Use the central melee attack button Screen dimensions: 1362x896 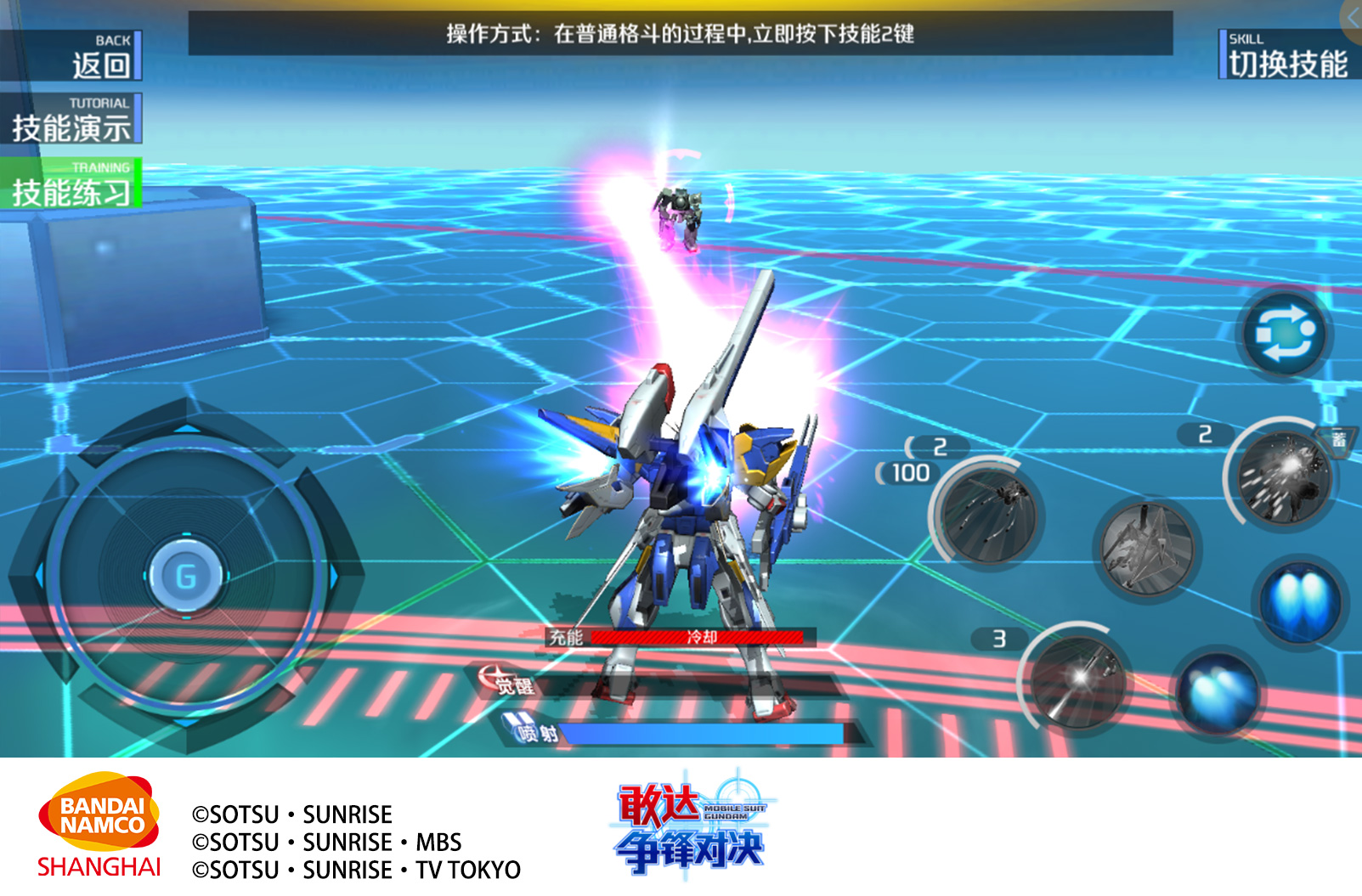coord(1147,547)
